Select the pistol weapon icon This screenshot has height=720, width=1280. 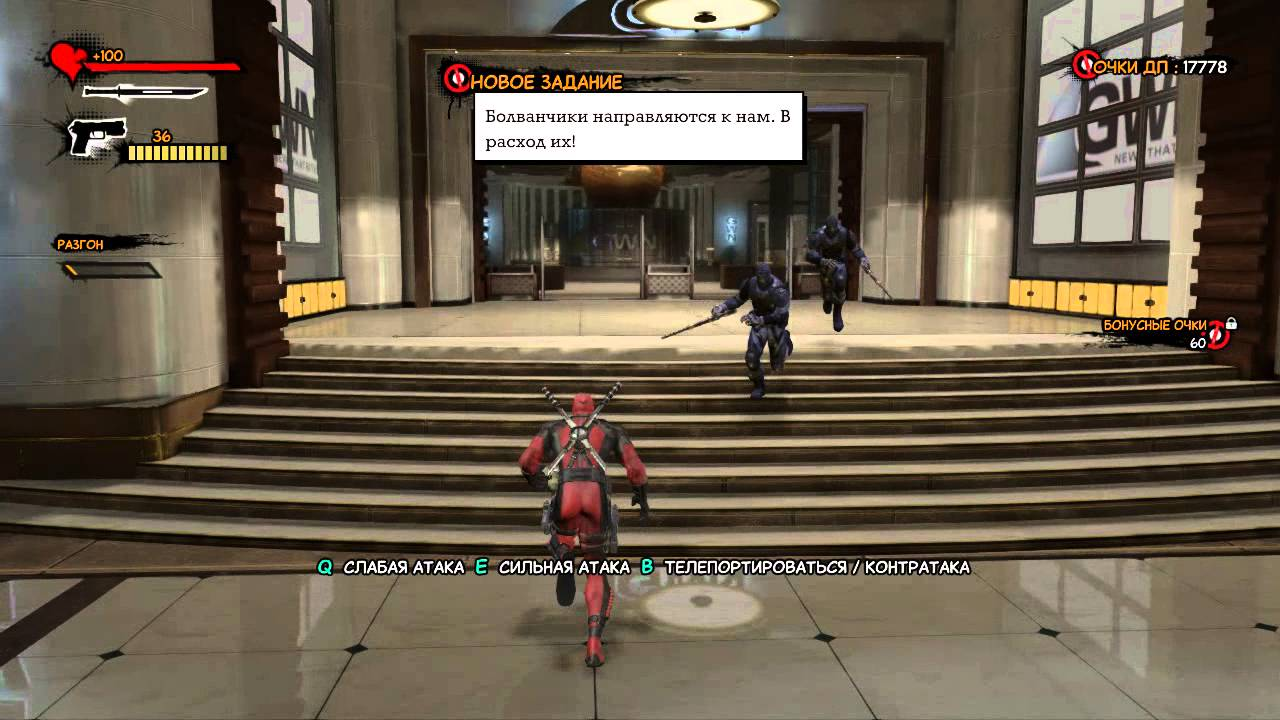click(x=97, y=136)
